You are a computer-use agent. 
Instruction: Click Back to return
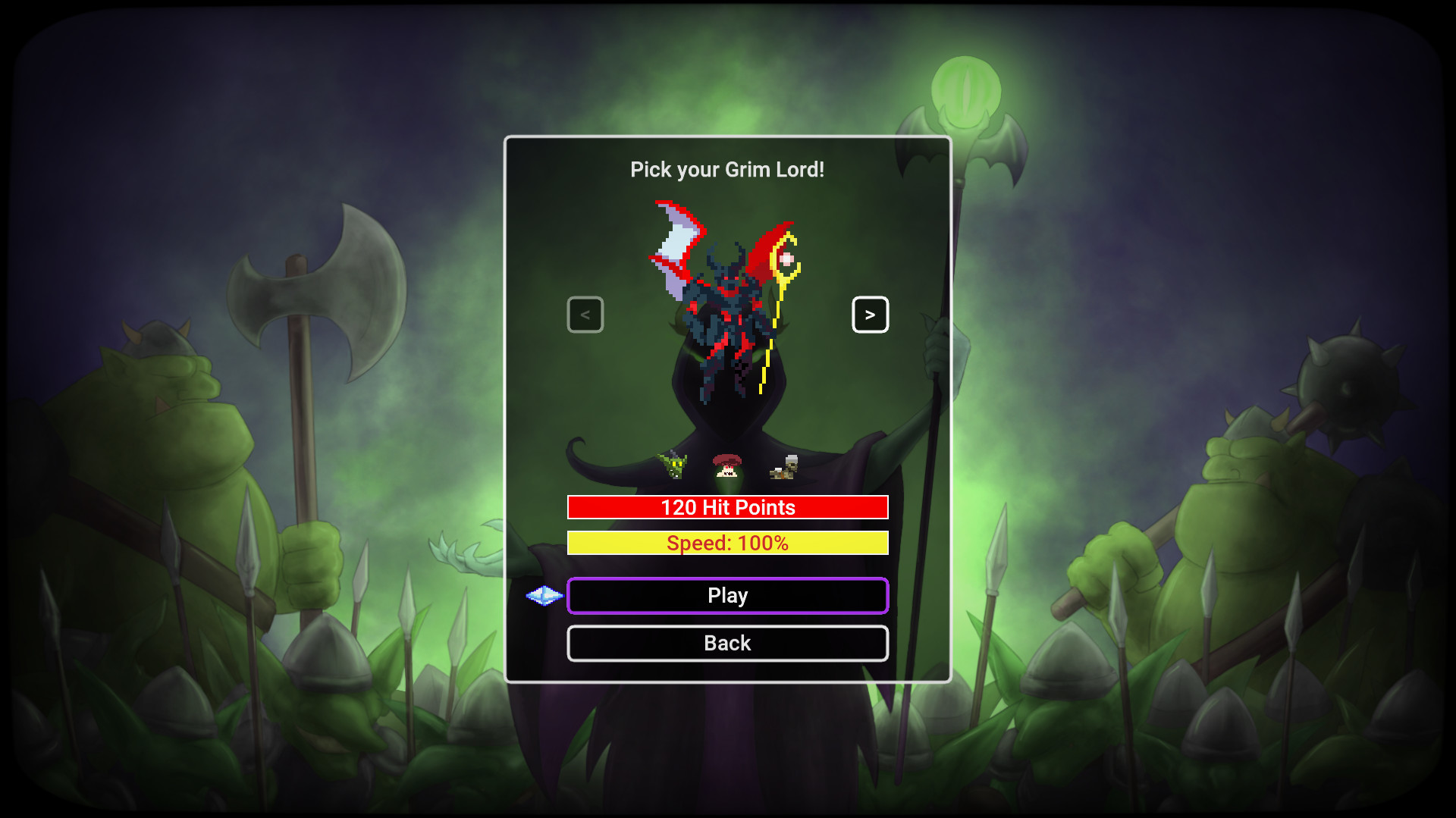tap(727, 643)
